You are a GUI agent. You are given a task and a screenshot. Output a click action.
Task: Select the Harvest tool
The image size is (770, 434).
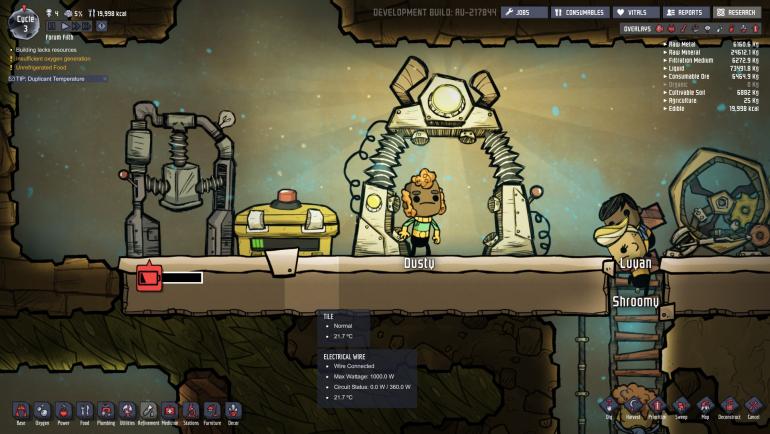(x=634, y=406)
